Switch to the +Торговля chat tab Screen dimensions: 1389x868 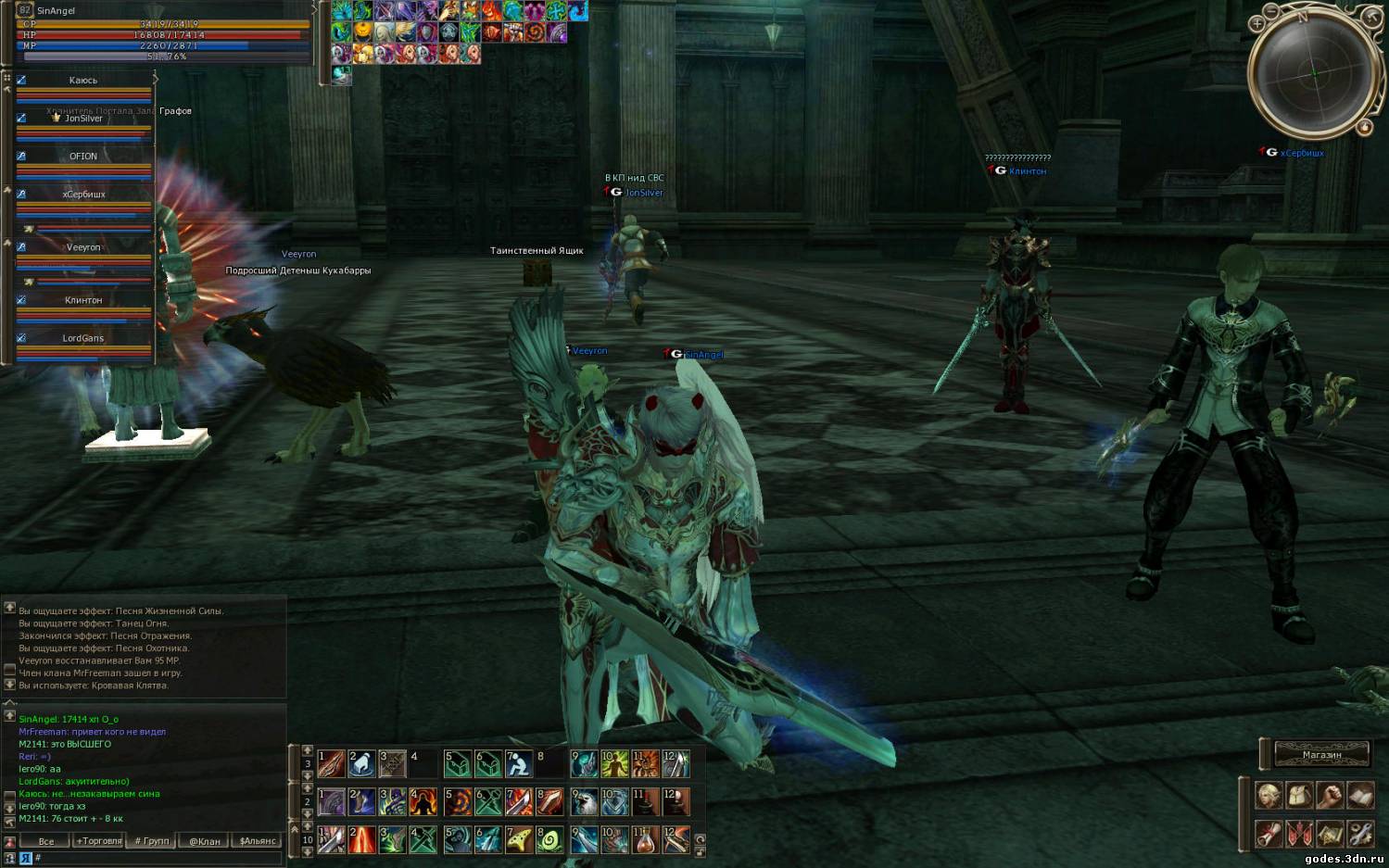[99, 841]
